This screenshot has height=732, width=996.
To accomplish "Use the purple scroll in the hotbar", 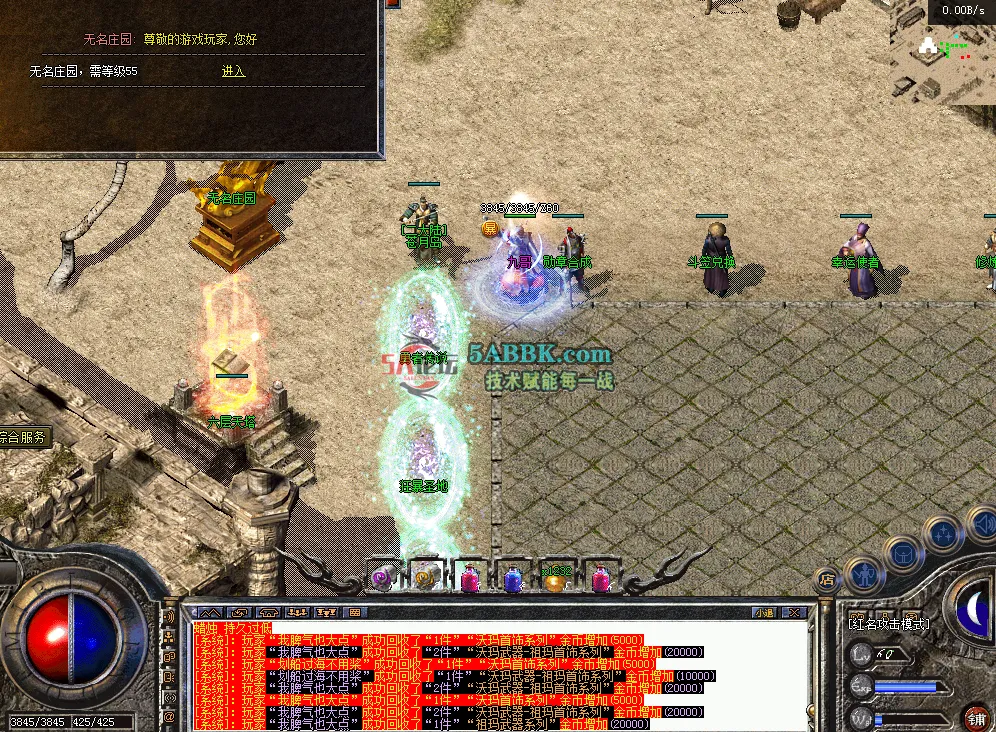I will (x=382, y=577).
